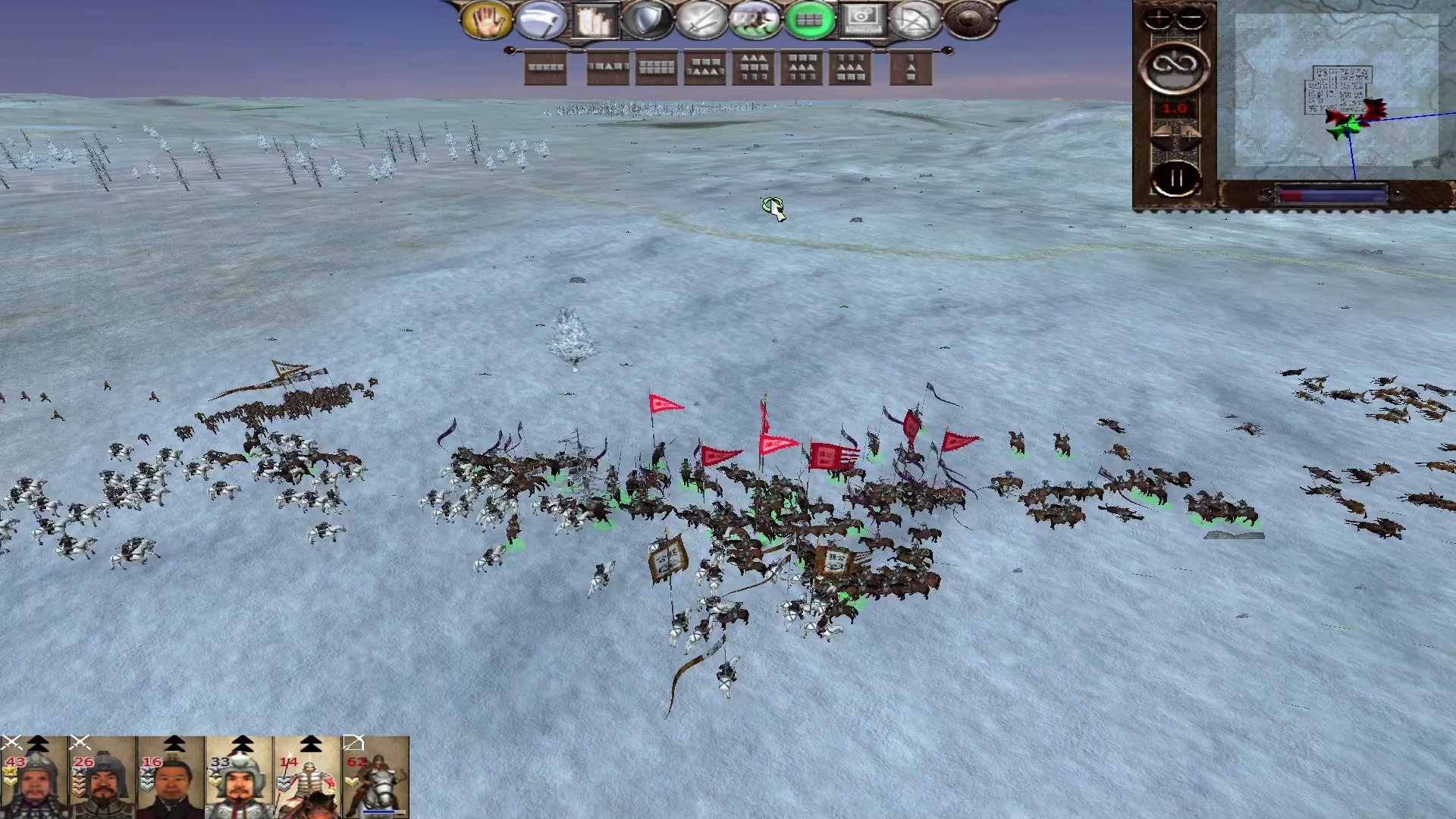The image size is (1456, 819).
Task: Click the infinity speed toggle button
Action: [1175, 67]
